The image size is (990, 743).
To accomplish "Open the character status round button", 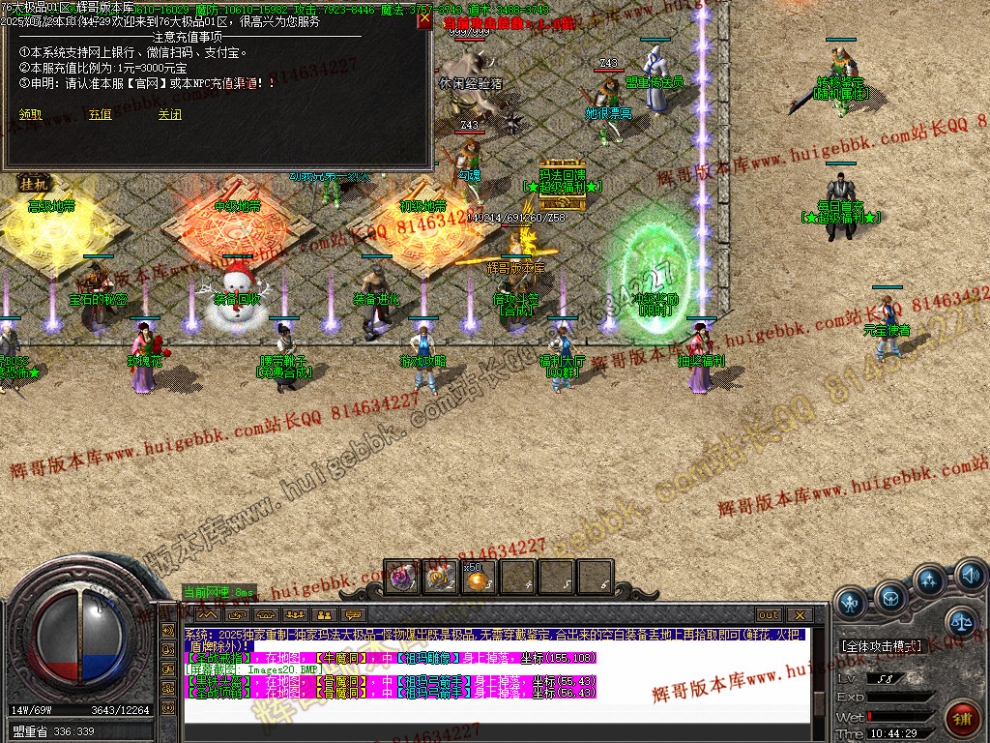I will pyautogui.click(x=851, y=602).
